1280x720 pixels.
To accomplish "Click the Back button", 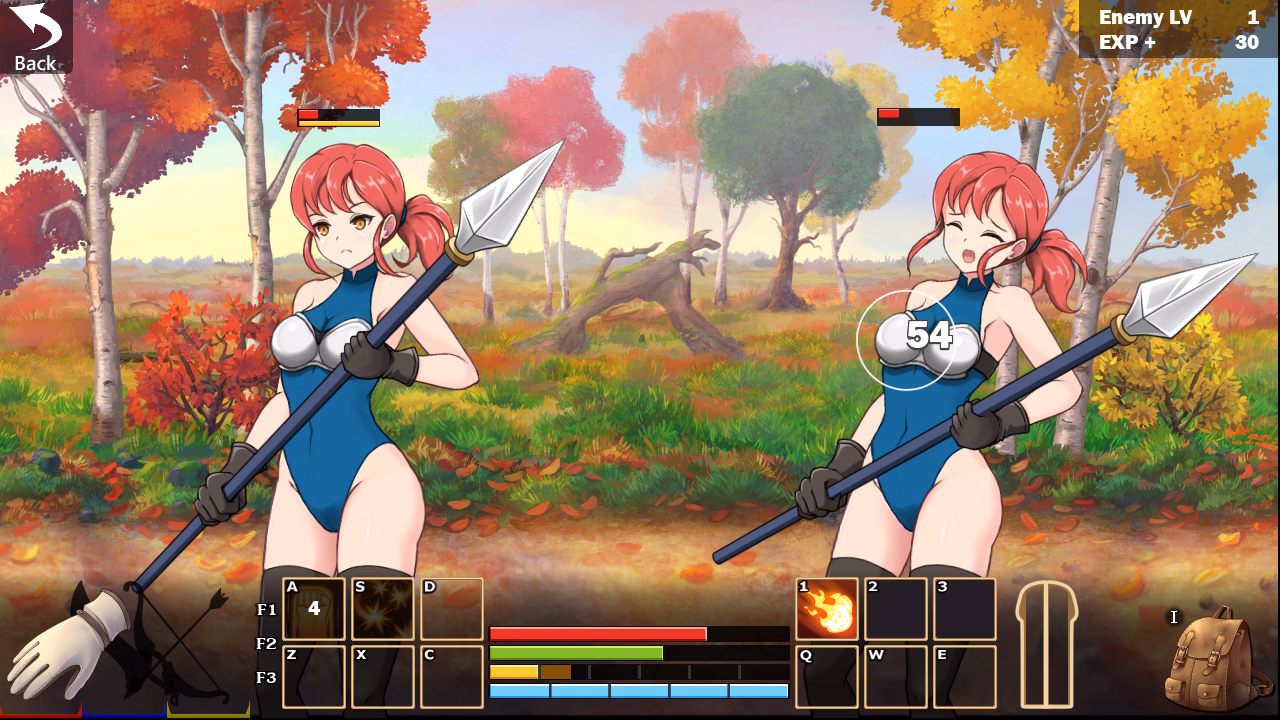I will tap(35, 35).
